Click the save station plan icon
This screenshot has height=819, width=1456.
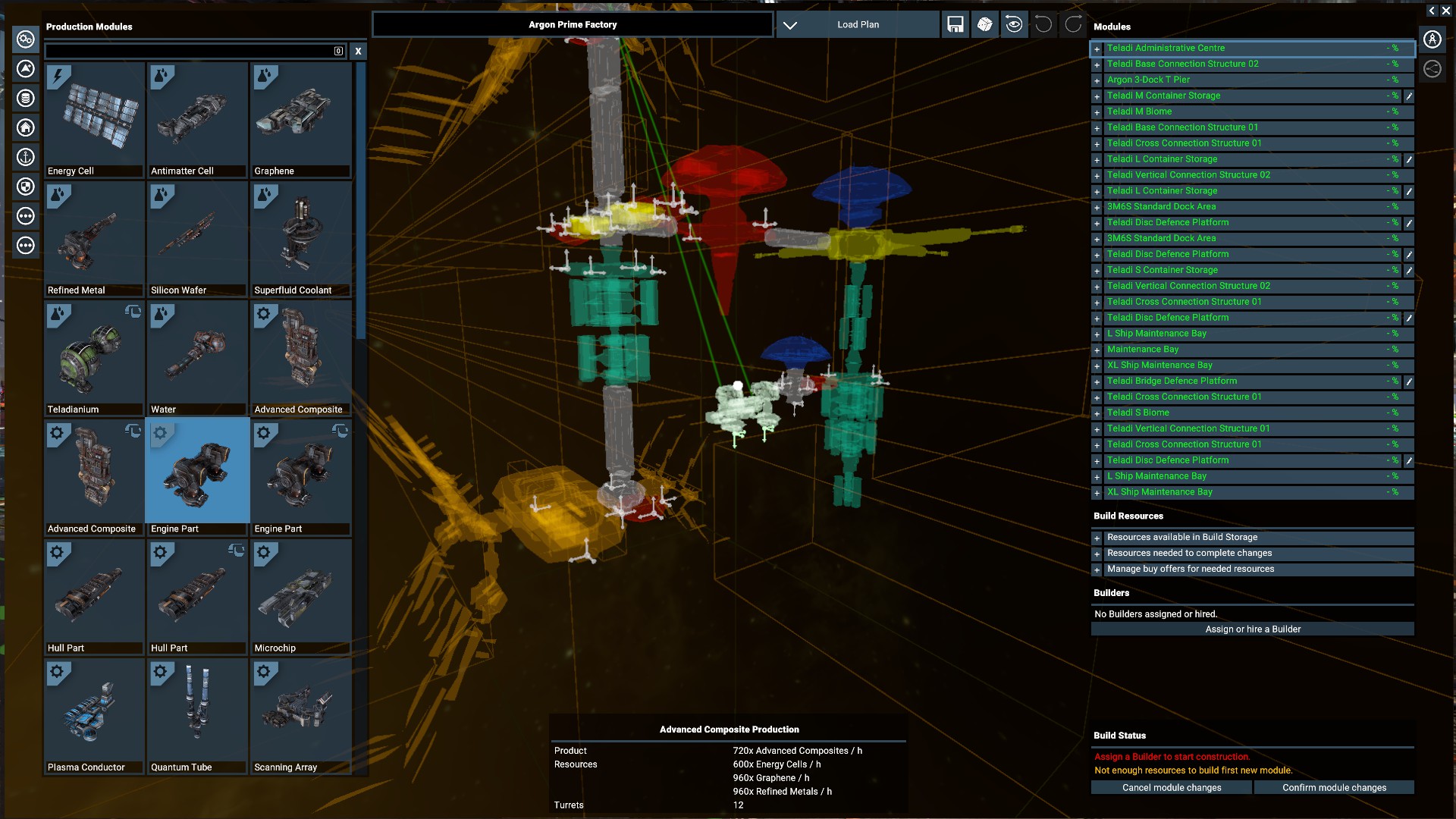pyautogui.click(x=955, y=24)
